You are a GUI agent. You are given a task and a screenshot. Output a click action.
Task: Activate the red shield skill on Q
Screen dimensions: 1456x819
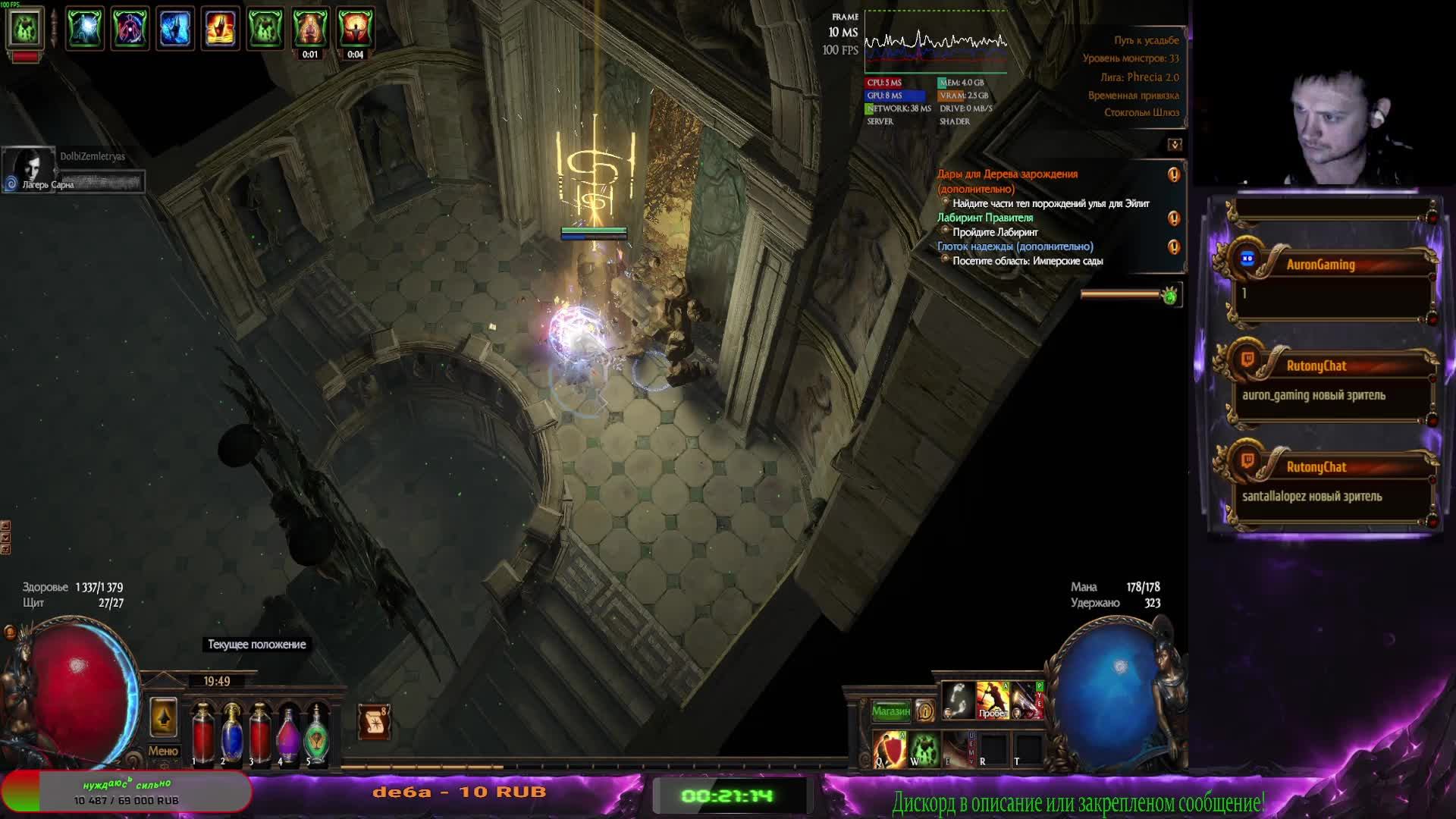click(889, 749)
